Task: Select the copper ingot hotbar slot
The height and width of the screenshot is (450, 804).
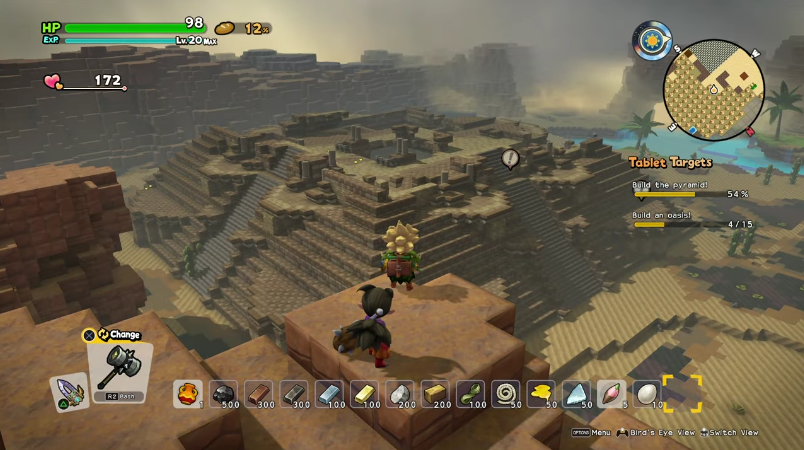Action: (259, 394)
